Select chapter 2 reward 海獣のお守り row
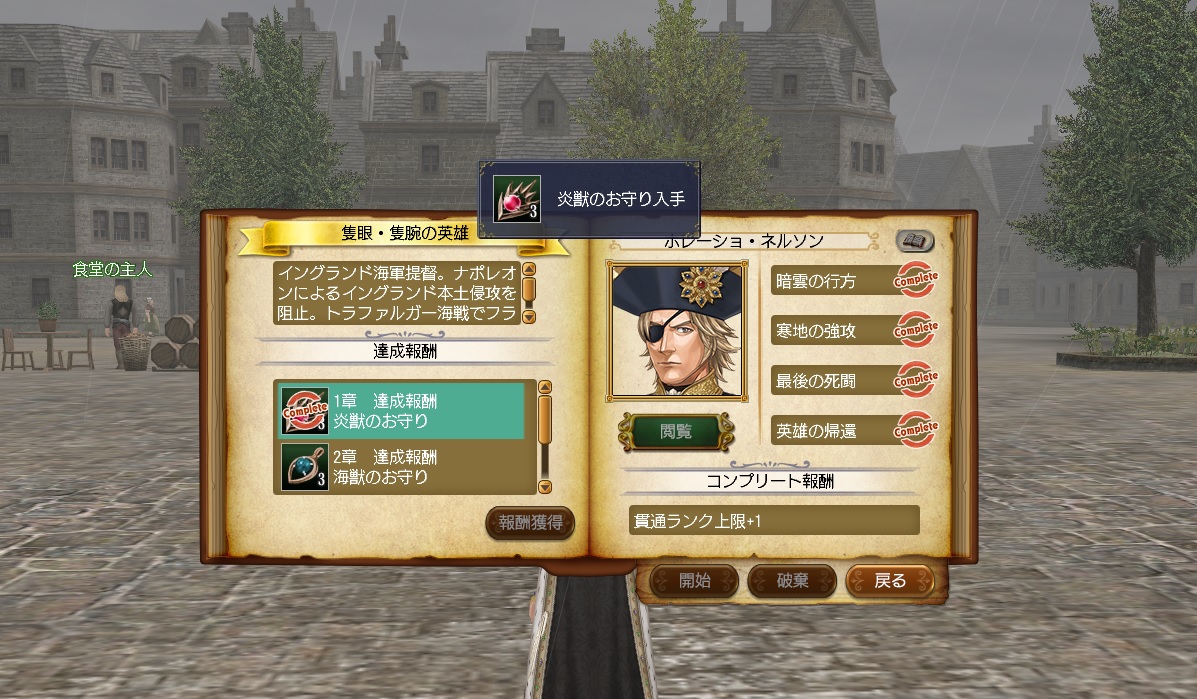The width and height of the screenshot is (1197, 699). (x=401, y=467)
